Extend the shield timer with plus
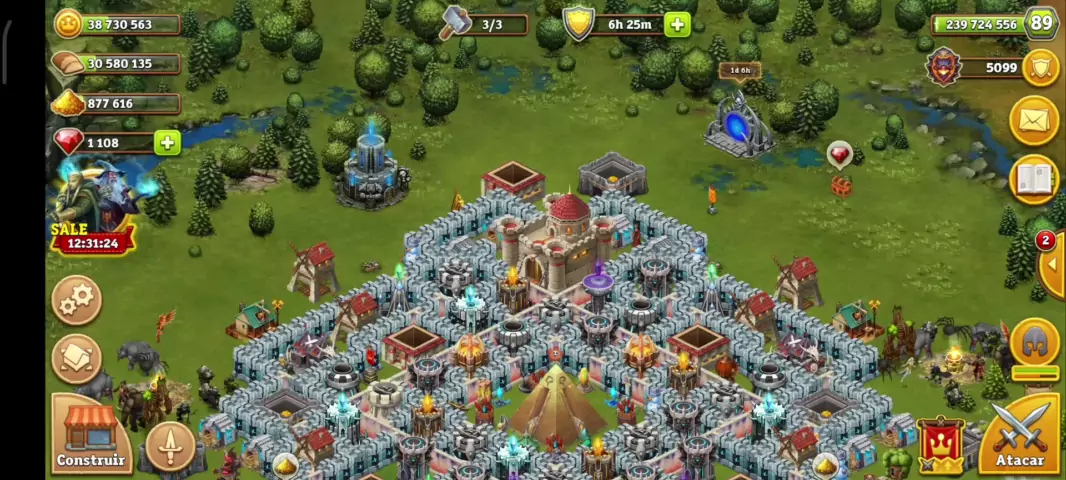This screenshot has width=1066, height=480. (x=677, y=25)
